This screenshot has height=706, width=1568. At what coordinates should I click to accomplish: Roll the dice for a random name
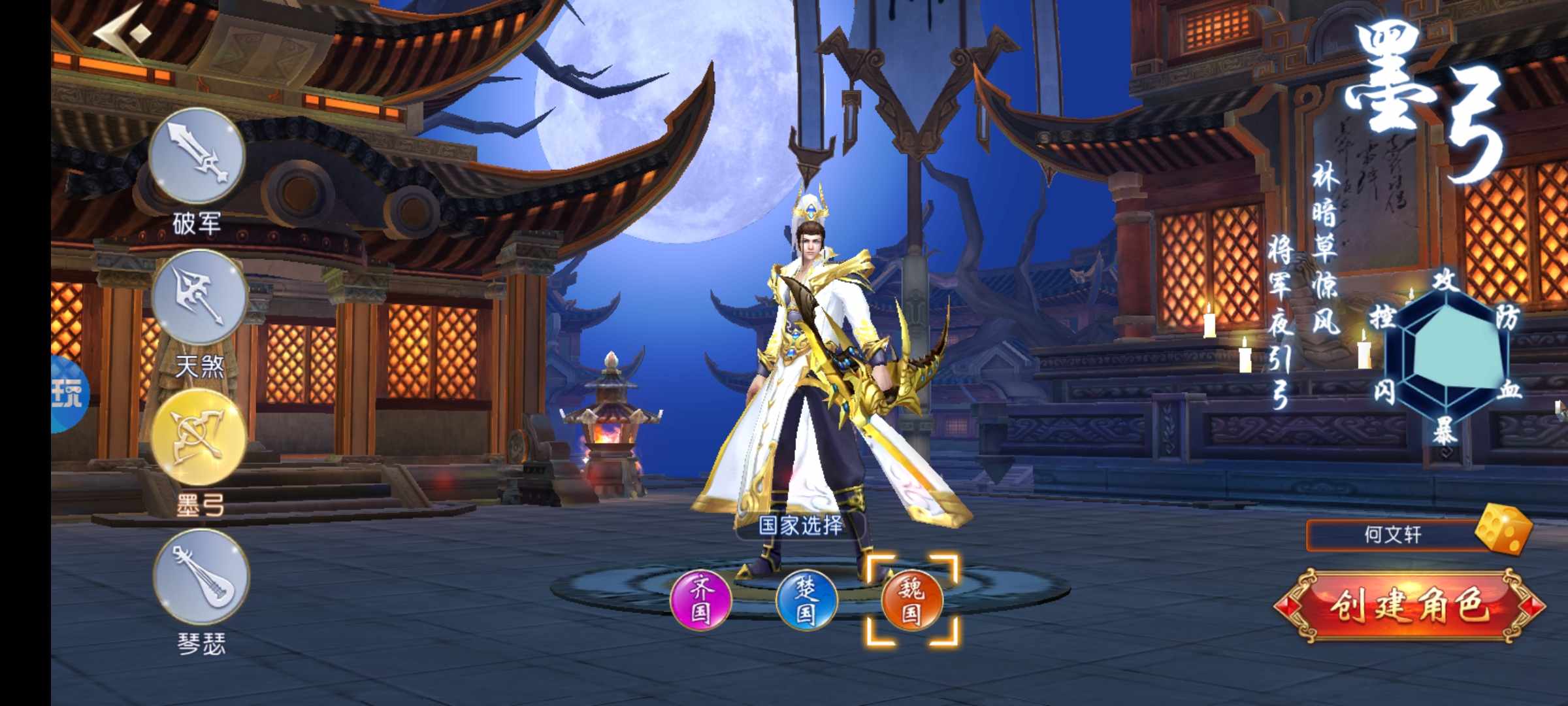tap(1503, 529)
